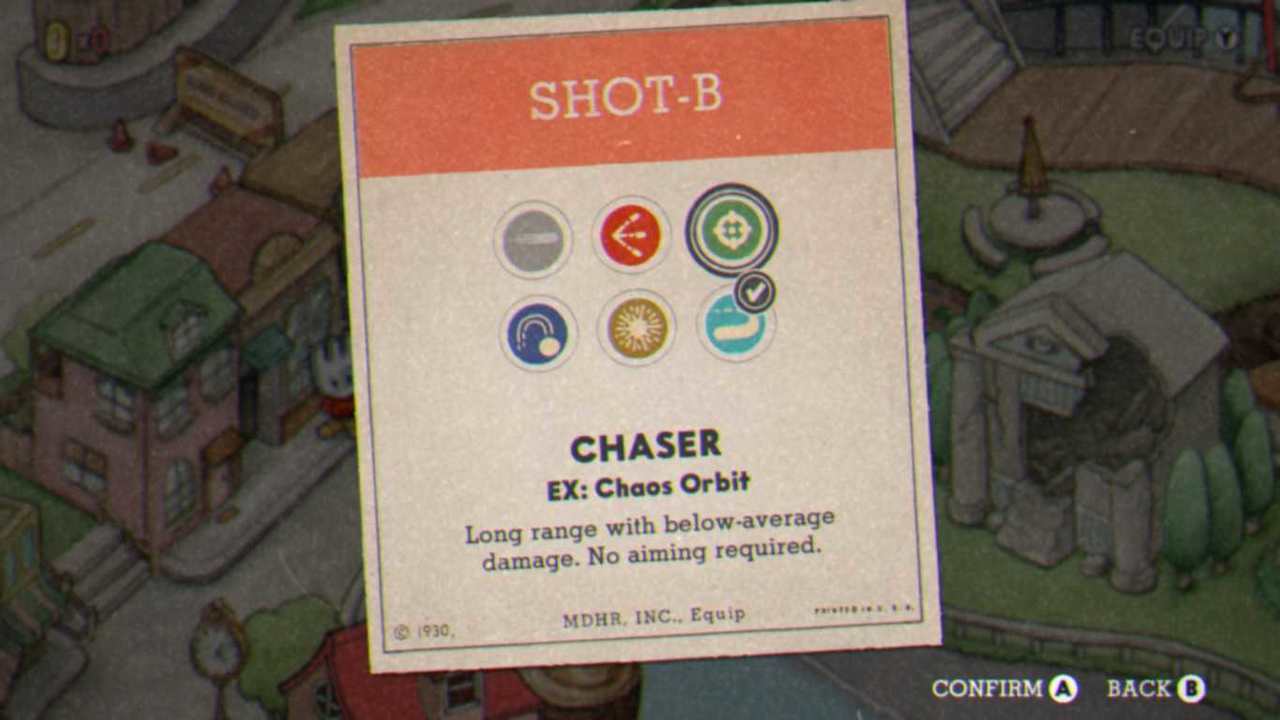Image resolution: width=1280 pixels, height=720 pixels.
Task: Click the A button icon next to CONFIRM
Action: click(x=1062, y=689)
